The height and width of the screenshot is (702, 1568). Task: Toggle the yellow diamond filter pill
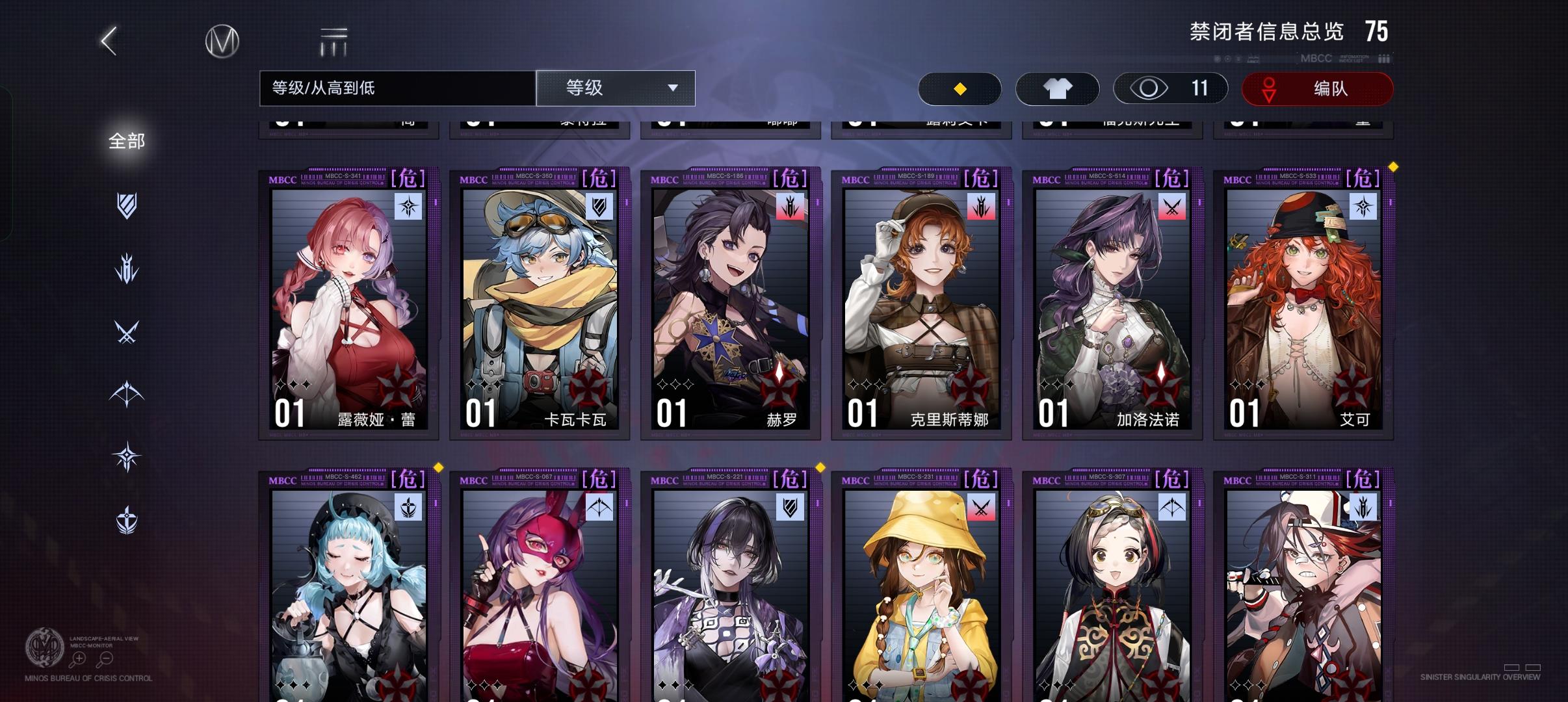click(x=960, y=88)
